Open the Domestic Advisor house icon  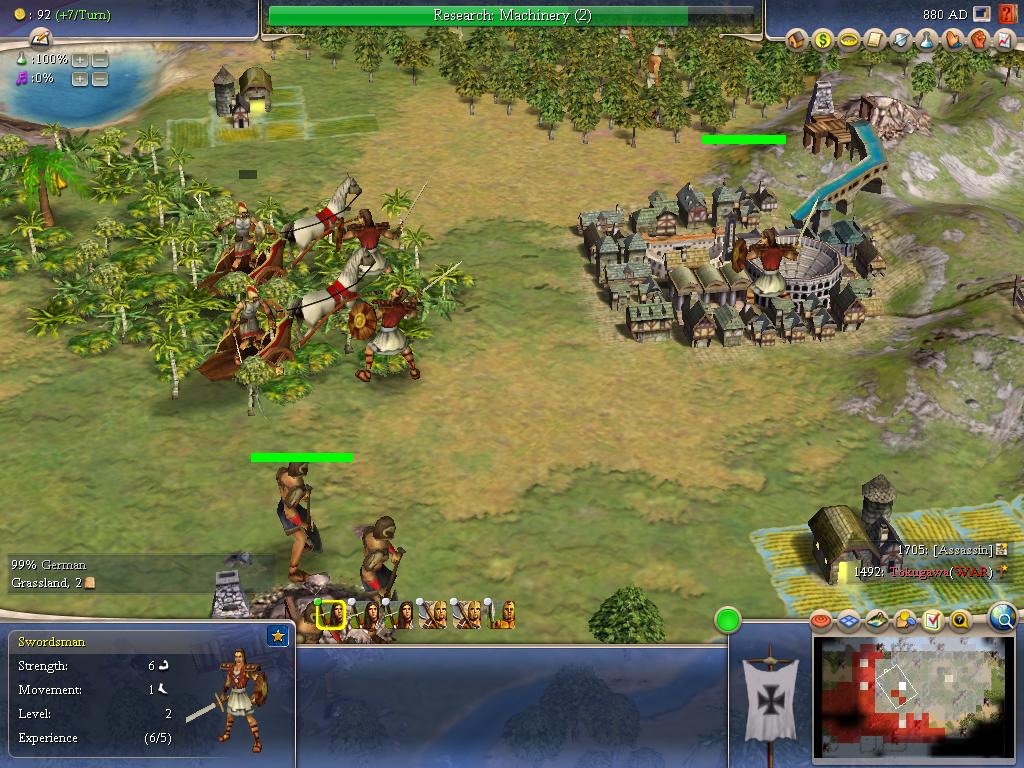[797, 40]
